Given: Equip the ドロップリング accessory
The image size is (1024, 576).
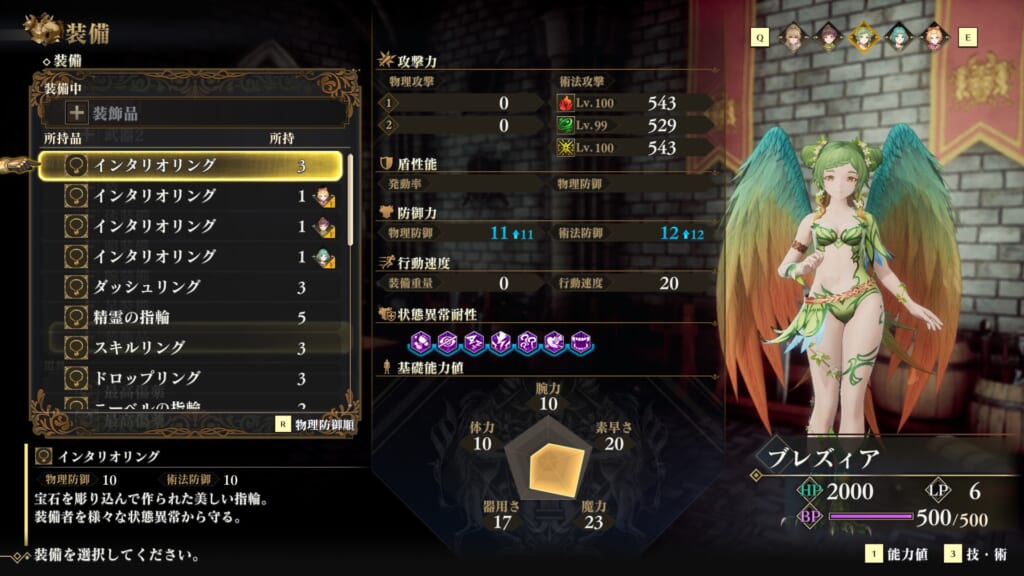Looking at the screenshot, I should (190, 378).
